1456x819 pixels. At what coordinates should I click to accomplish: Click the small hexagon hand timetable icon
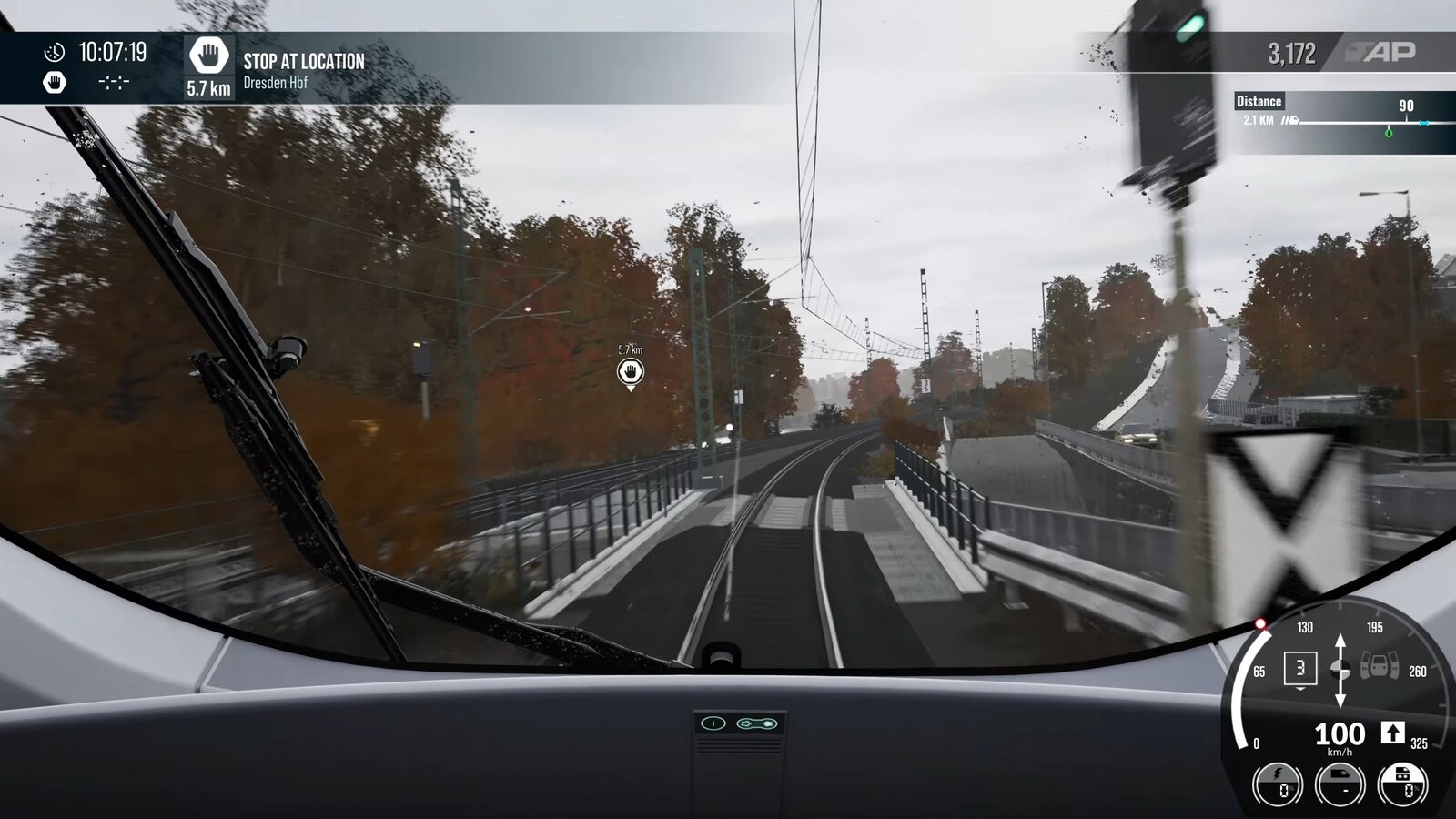coord(55,83)
